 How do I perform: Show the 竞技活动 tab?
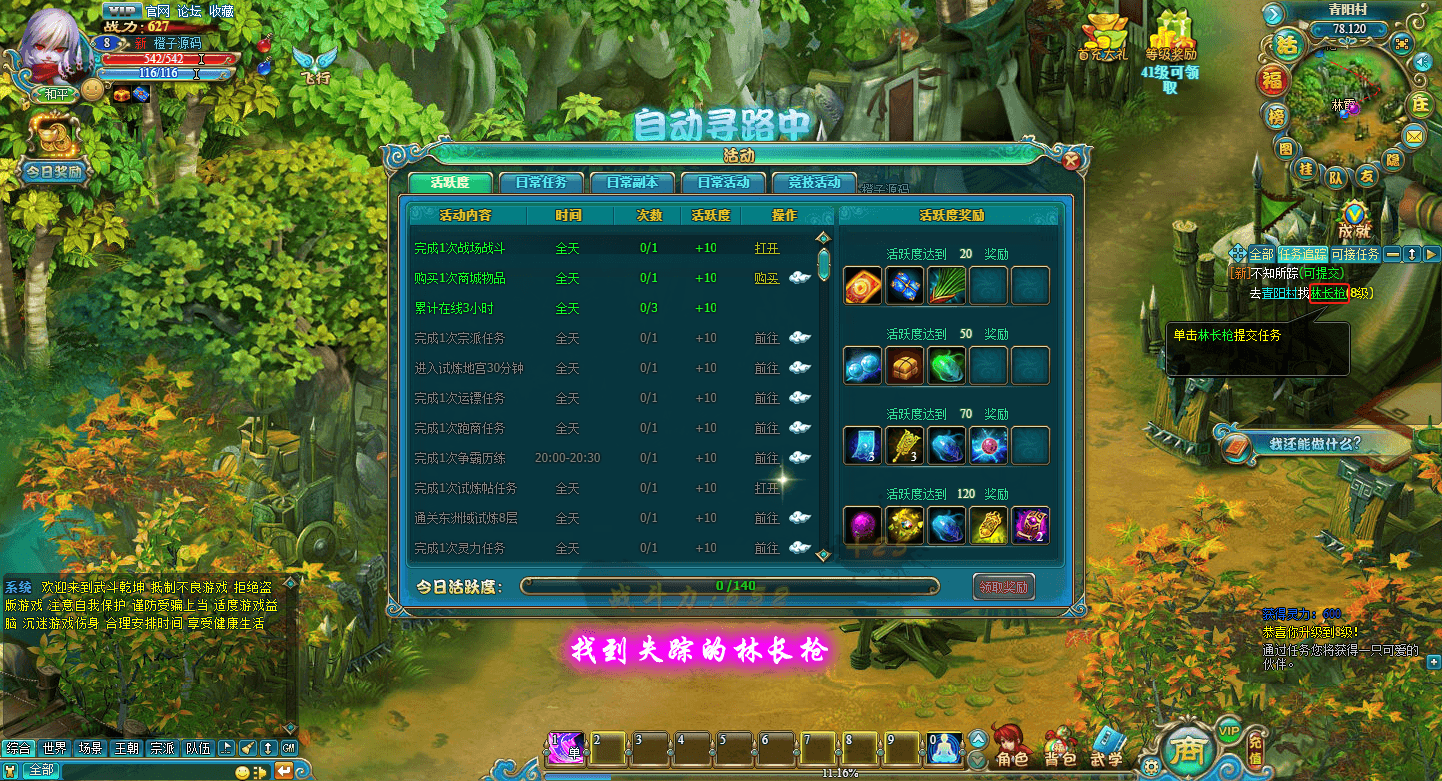click(814, 183)
